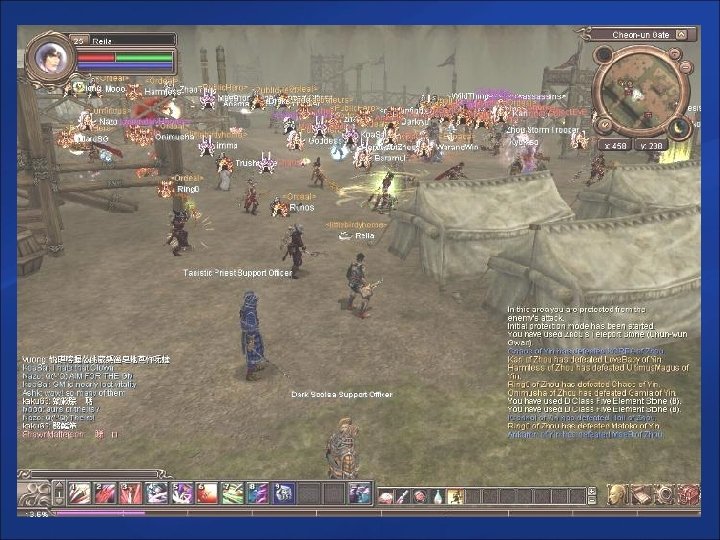720x540 pixels.
Task: Open the character head menu button
Action: click(x=617, y=494)
